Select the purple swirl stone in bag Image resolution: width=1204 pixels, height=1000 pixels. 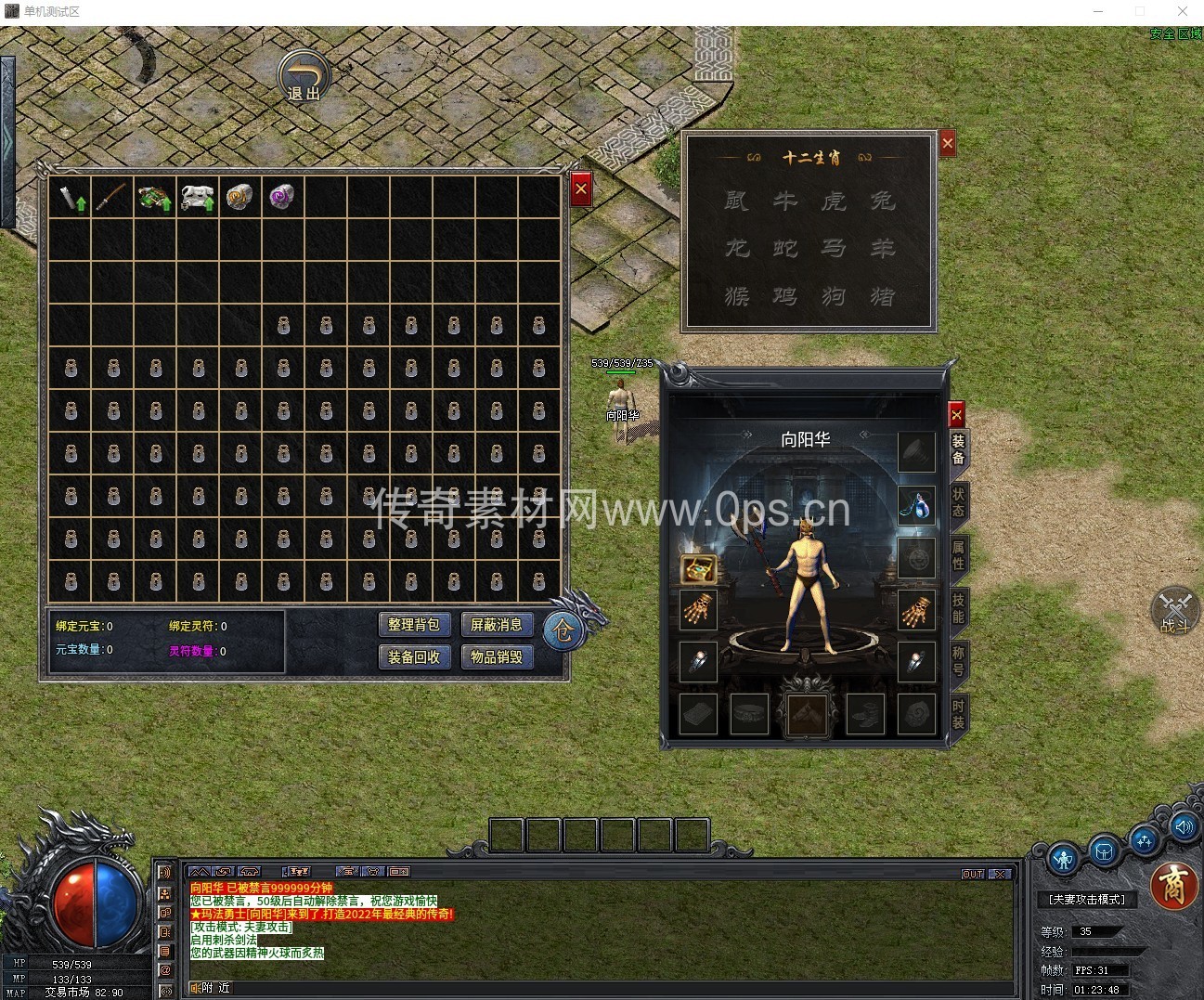(x=282, y=197)
